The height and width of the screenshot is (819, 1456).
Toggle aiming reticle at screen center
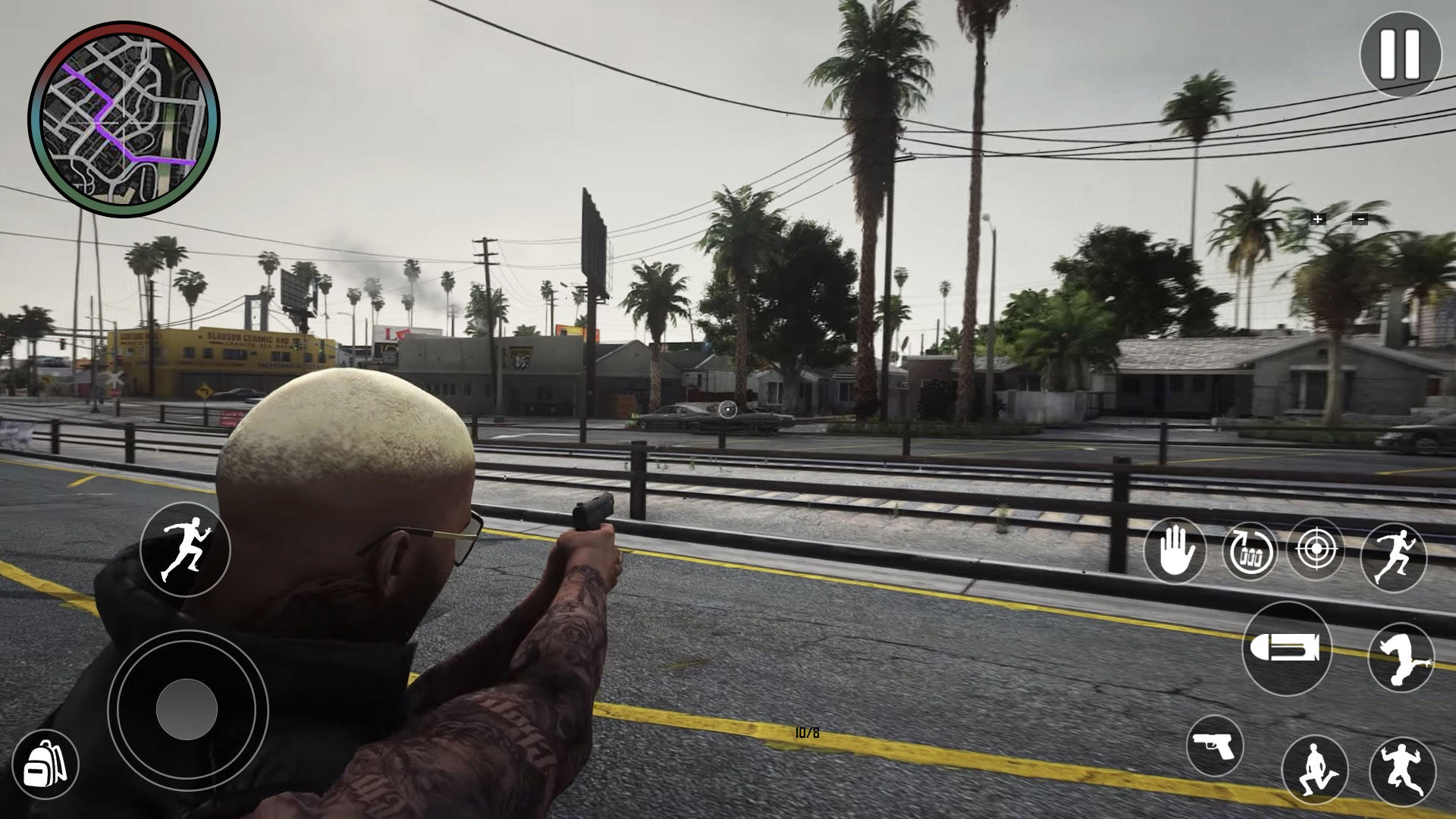click(x=727, y=410)
